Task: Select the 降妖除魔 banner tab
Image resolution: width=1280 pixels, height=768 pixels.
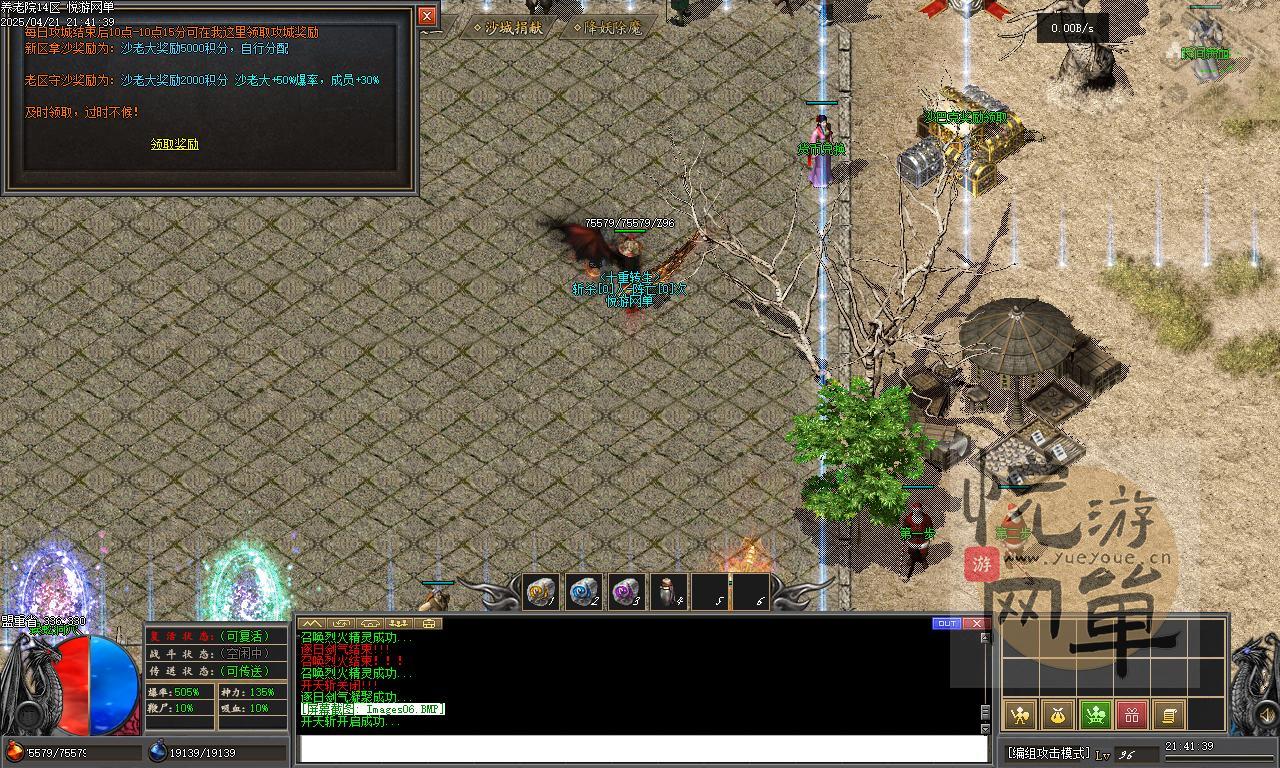Action: point(606,28)
